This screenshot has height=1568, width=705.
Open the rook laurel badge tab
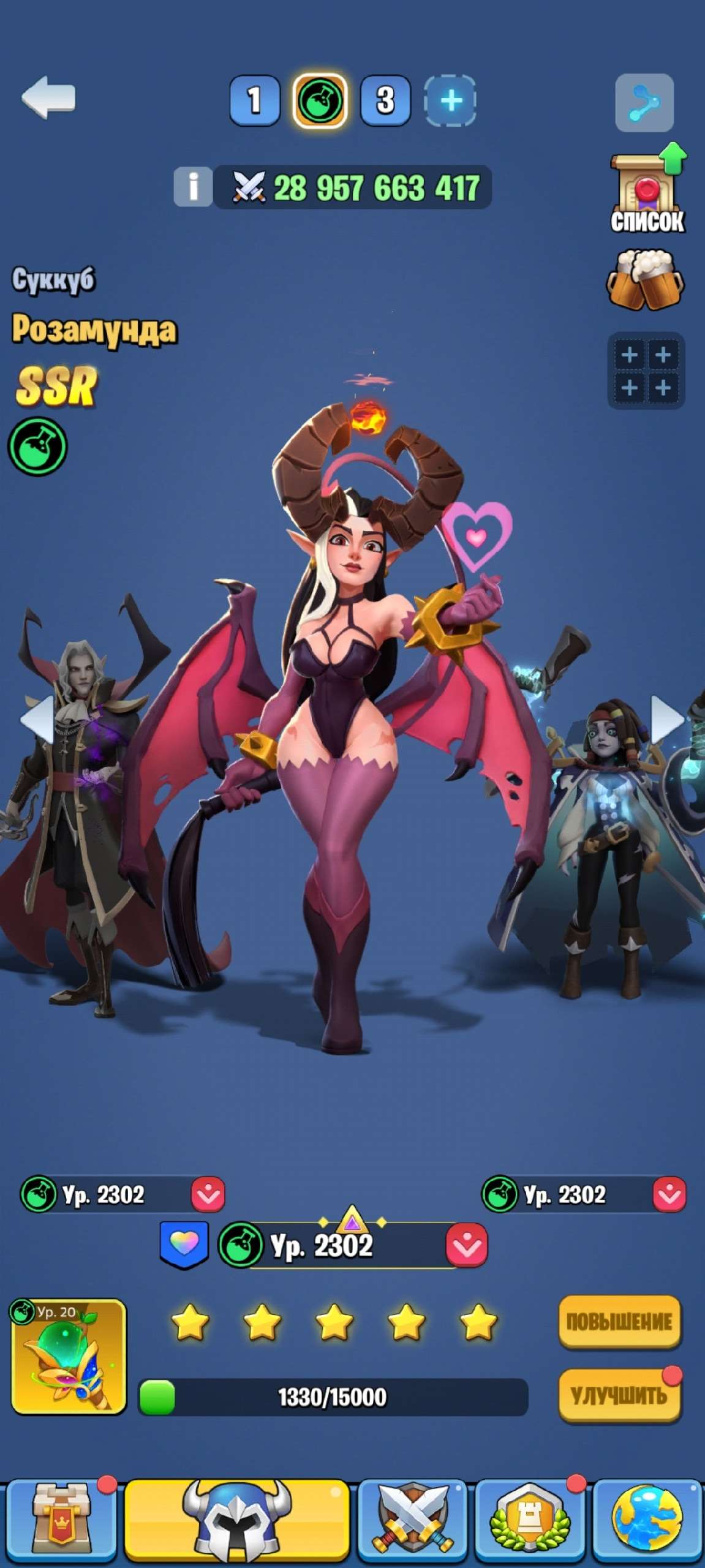click(530, 1520)
